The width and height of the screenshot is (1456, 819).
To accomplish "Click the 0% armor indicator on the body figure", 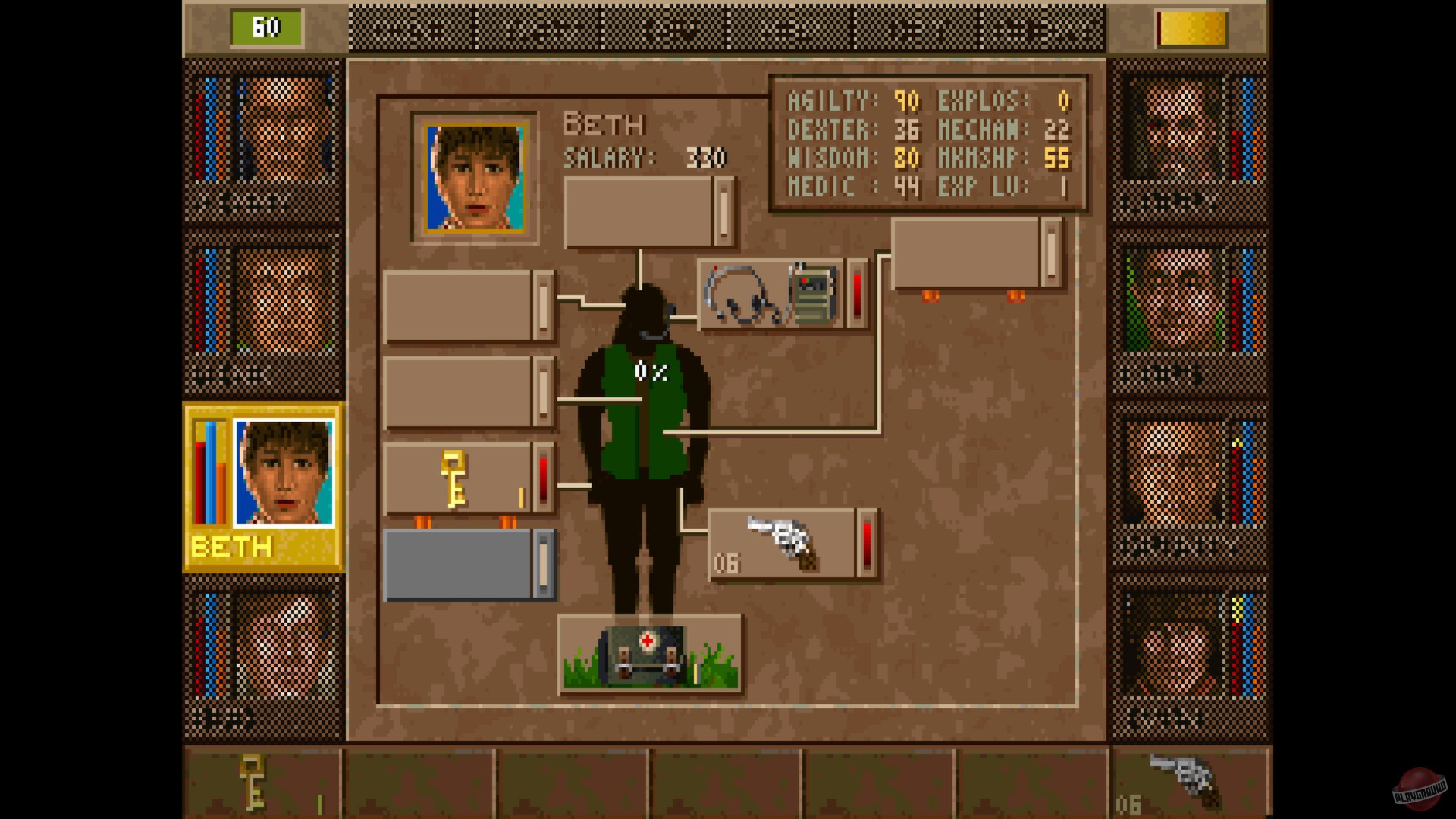I will (x=651, y=369).
